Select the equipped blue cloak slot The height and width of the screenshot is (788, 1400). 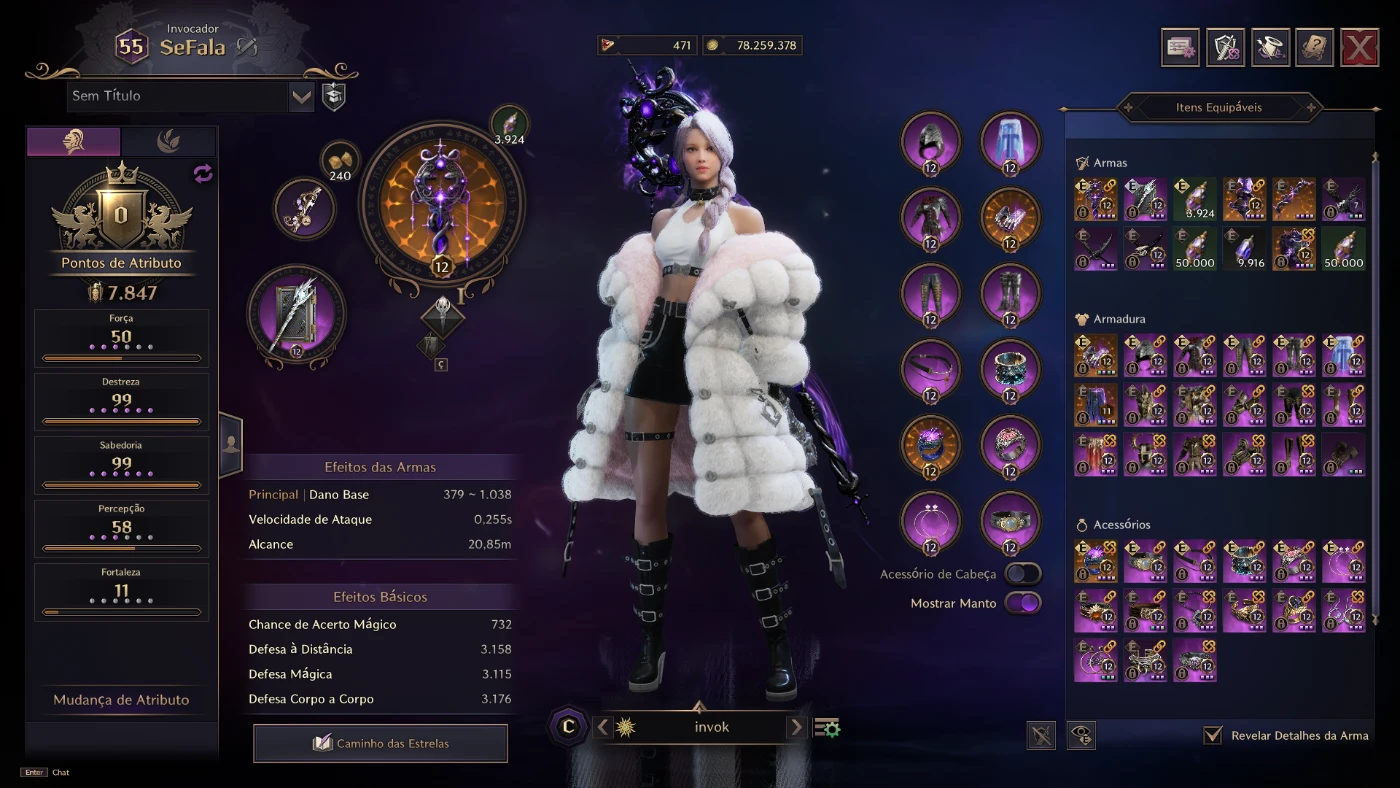pos(1010,142)
